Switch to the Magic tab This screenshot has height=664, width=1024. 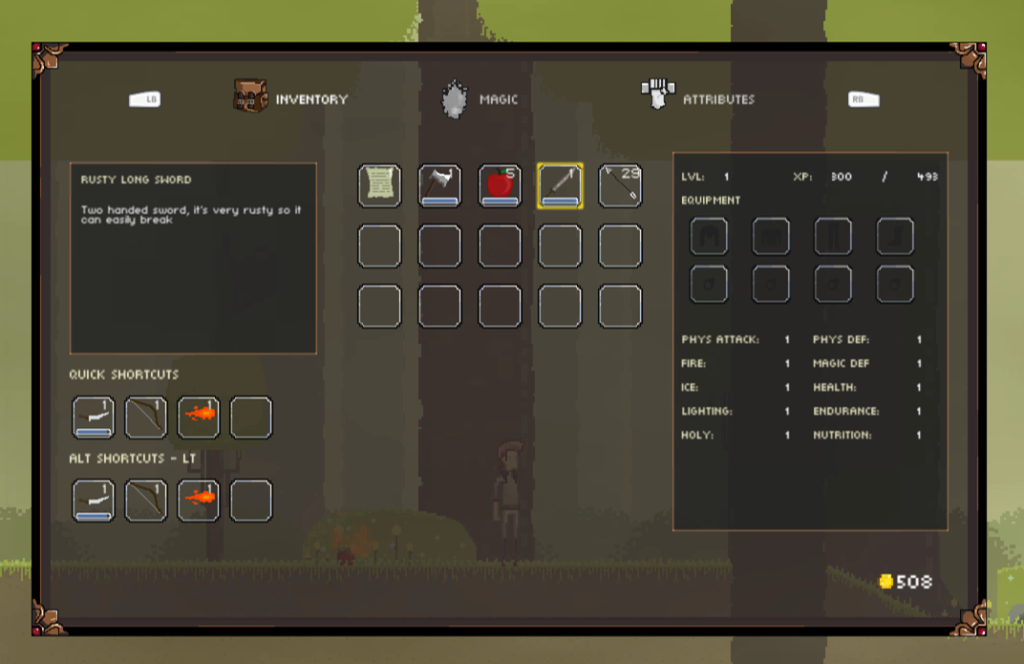tap(481, 99)
